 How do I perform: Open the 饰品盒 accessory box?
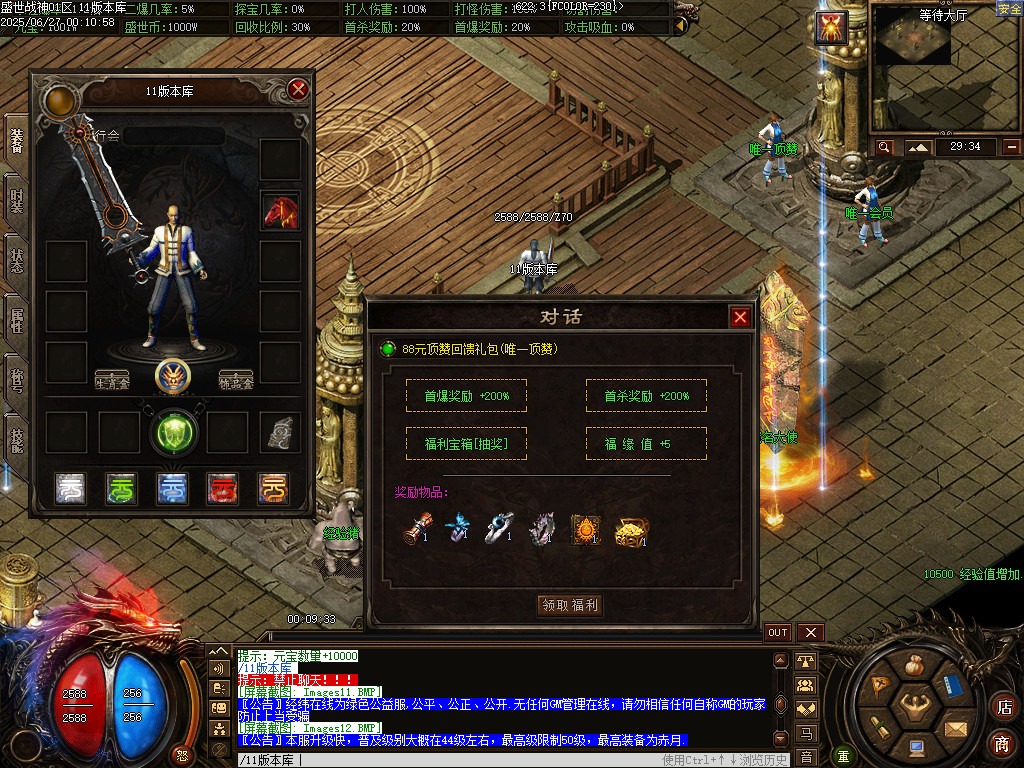(236, 381)
